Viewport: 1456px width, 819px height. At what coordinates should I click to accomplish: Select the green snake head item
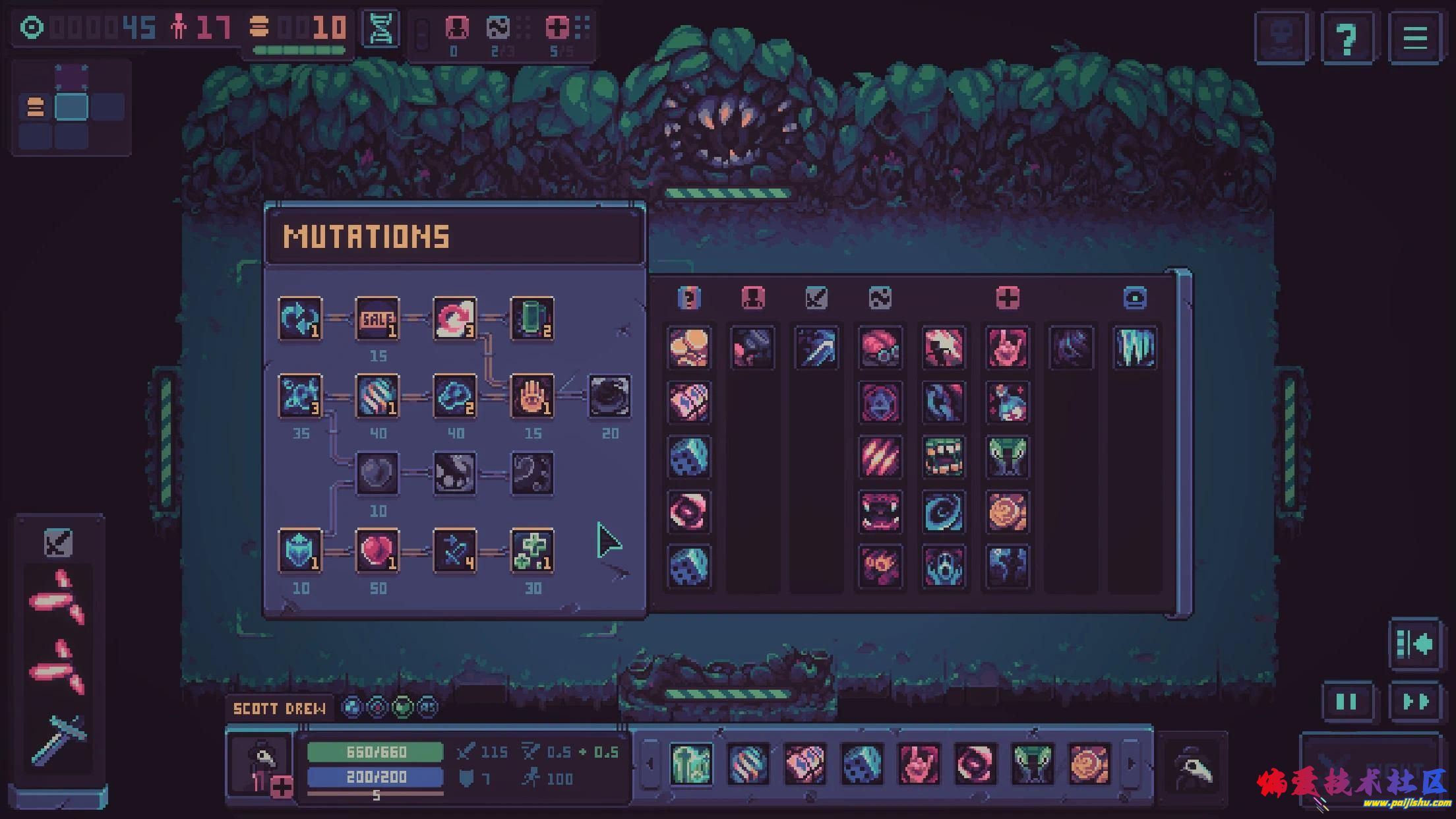(x=1007, y=456)
